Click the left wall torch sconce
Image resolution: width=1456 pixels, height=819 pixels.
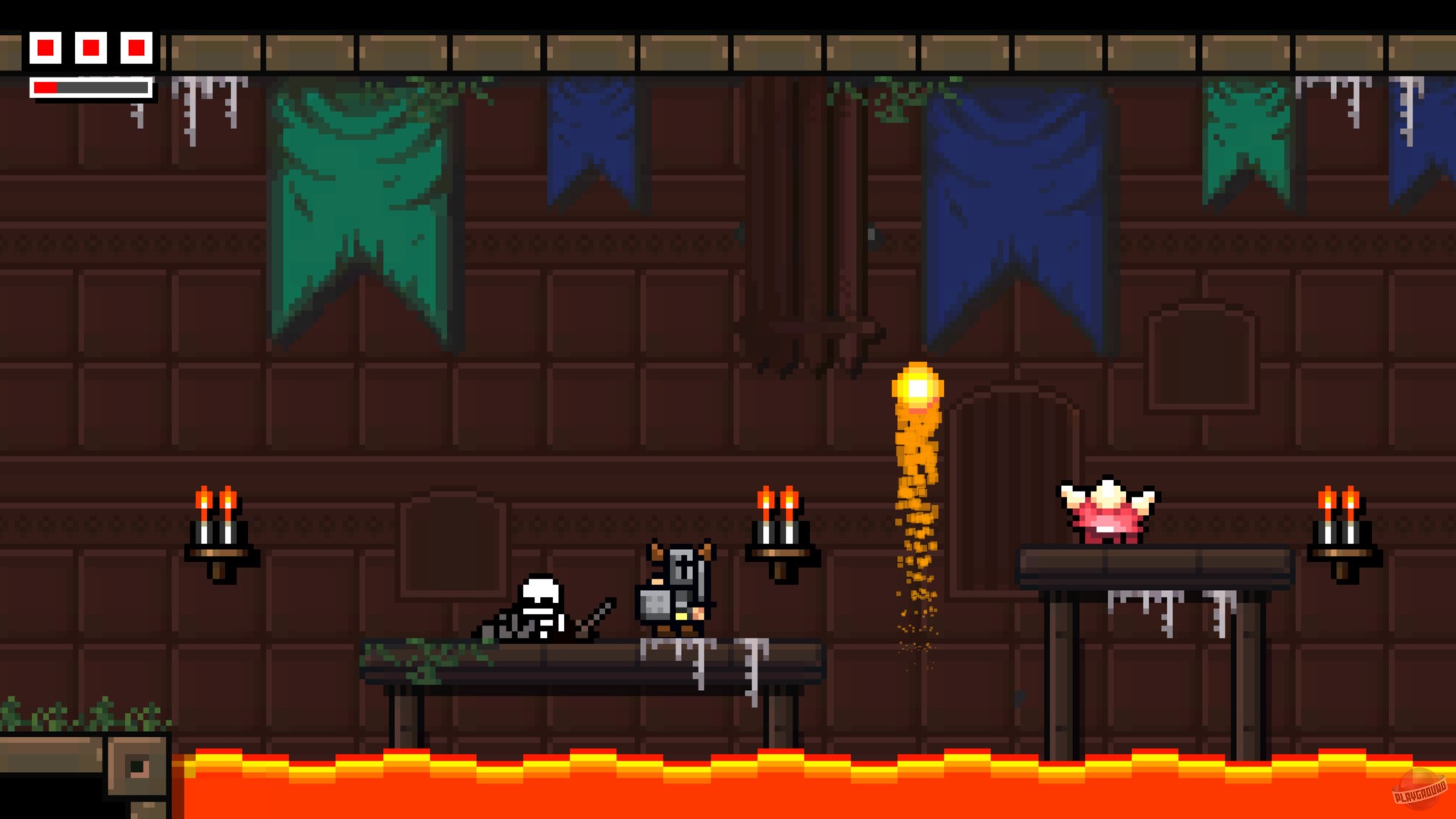click(x=218, y=531)
